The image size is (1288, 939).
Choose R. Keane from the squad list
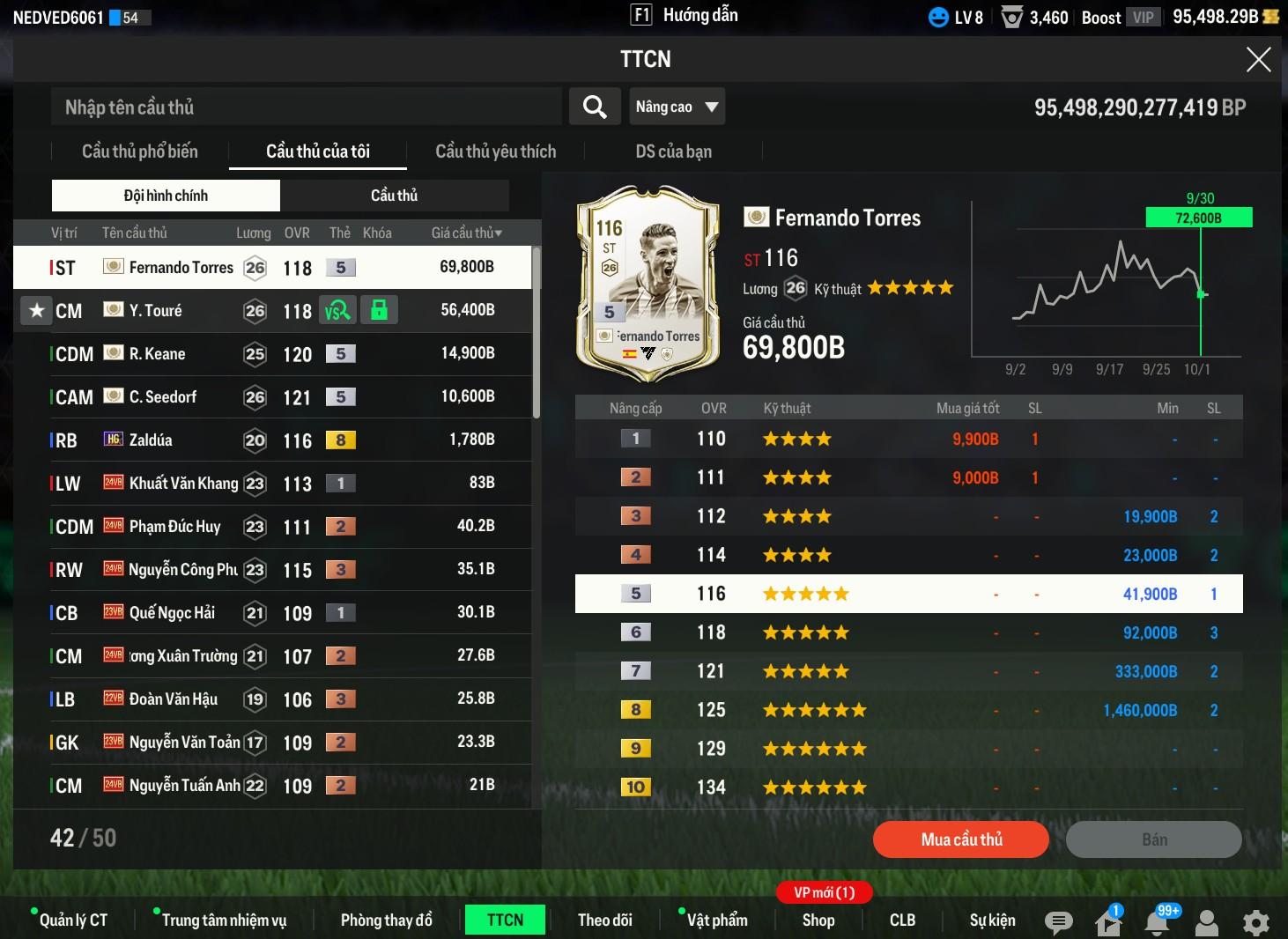click(273, 354)
